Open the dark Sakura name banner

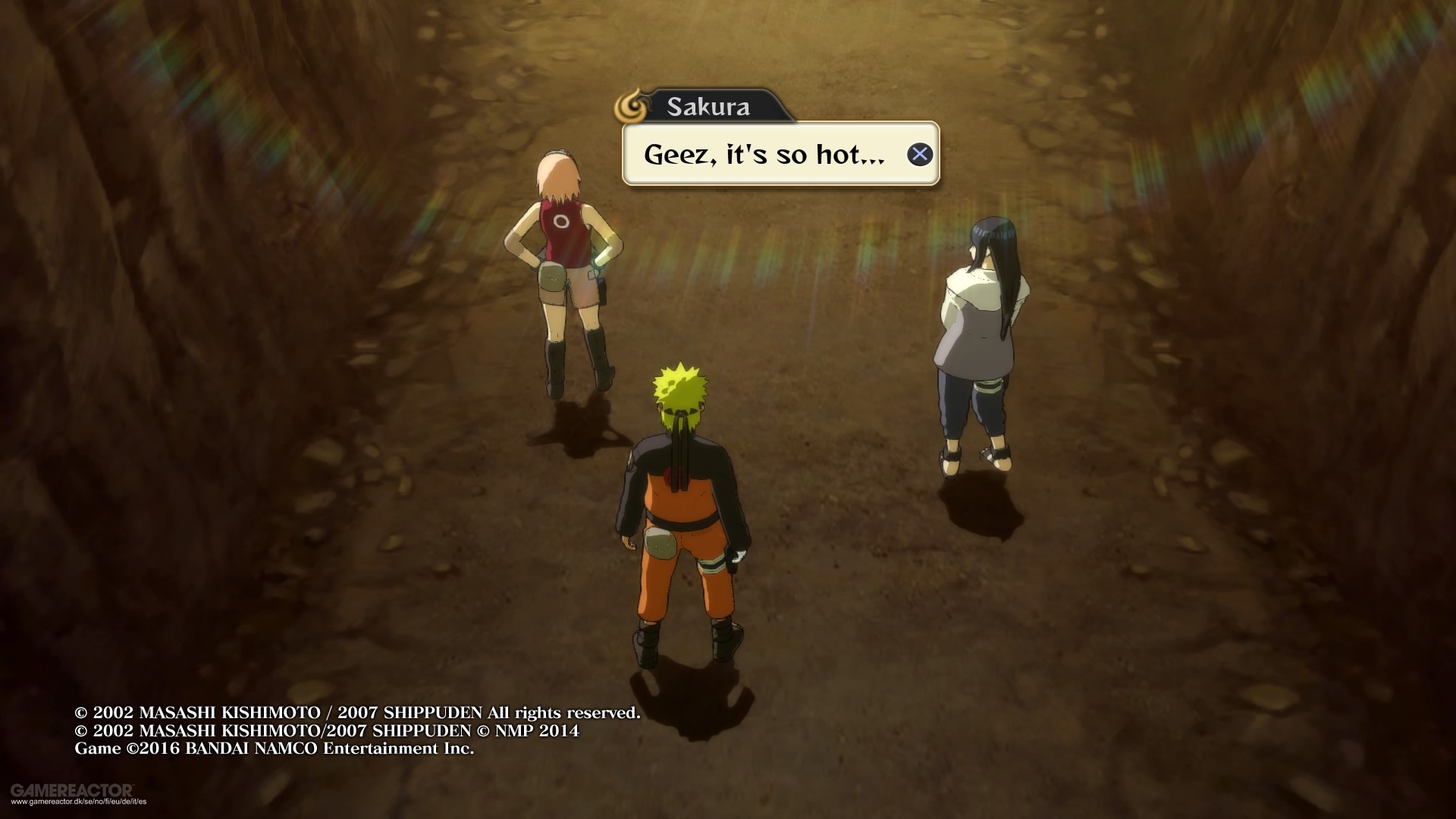tap(705, 106)
